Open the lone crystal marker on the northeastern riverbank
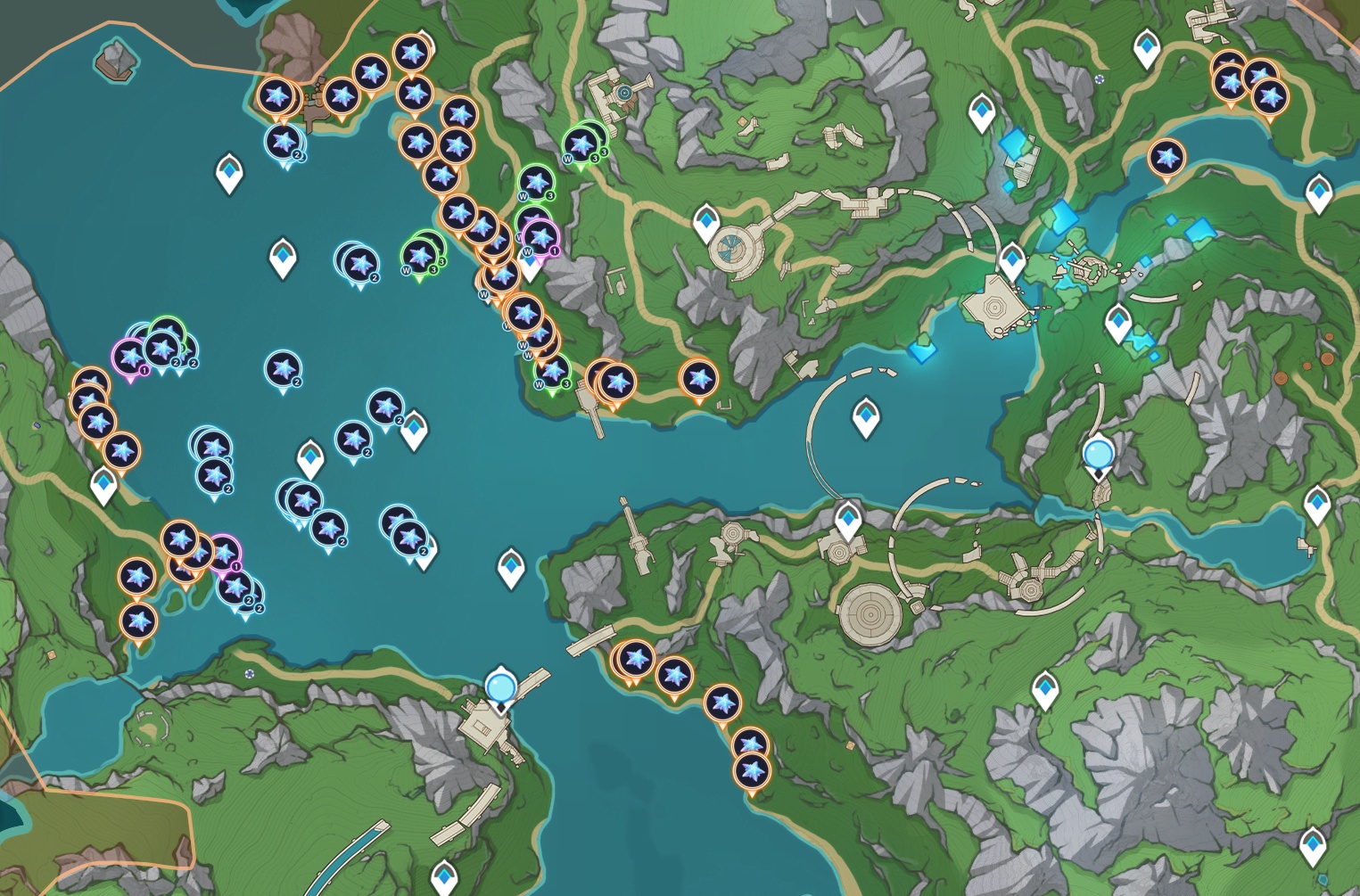 click(1166, 158)
